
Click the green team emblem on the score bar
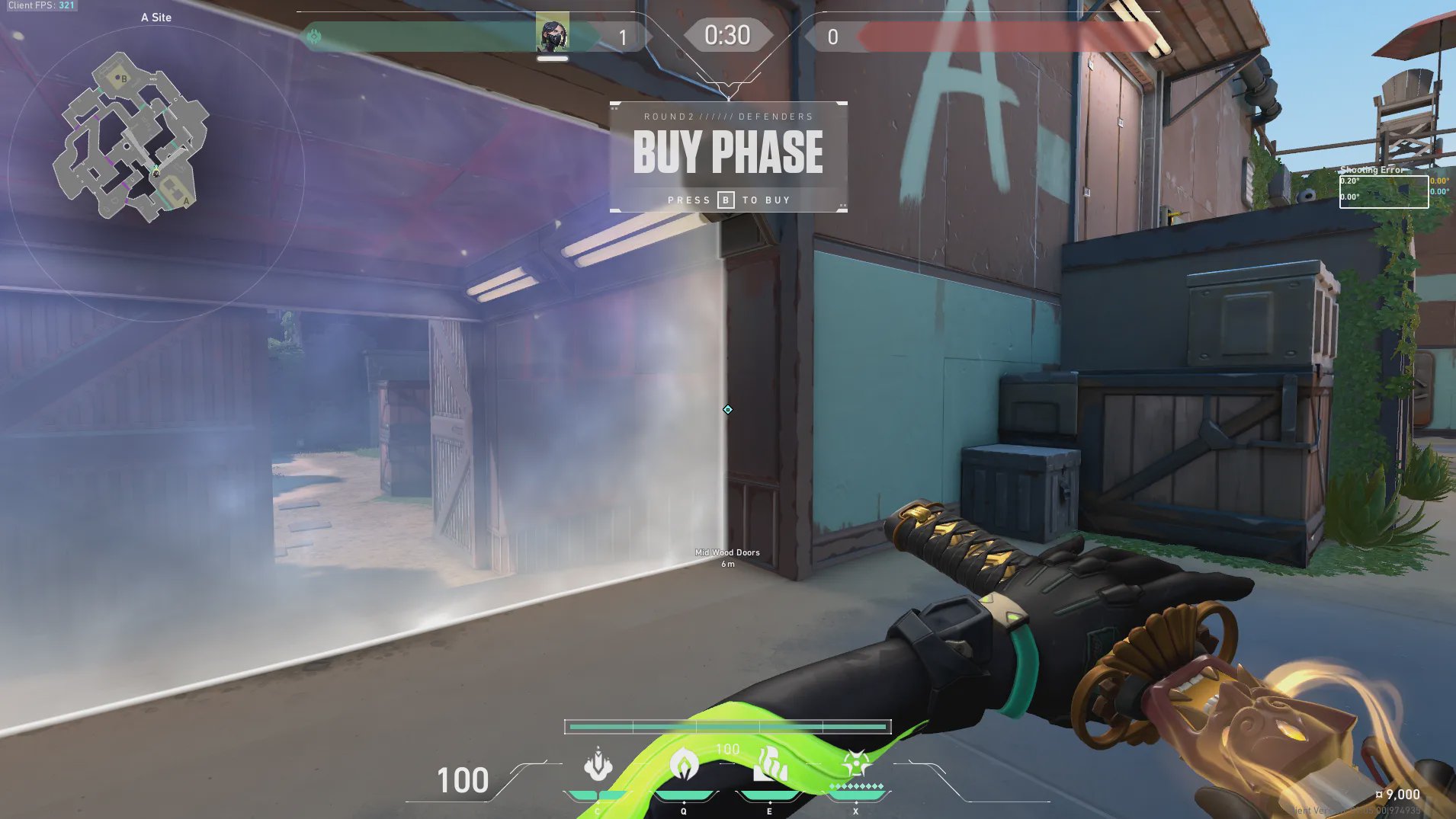[x=314, y=36]
